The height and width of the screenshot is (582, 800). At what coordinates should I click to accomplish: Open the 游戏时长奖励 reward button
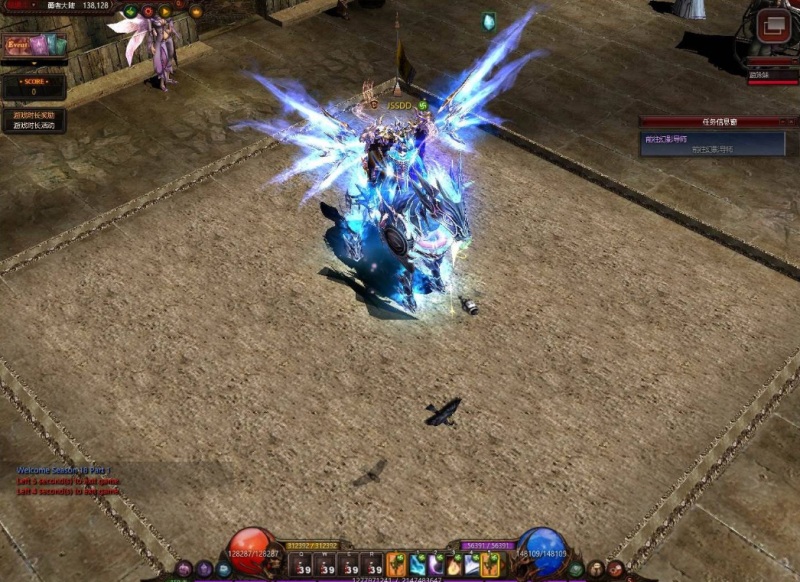point(34,114)
